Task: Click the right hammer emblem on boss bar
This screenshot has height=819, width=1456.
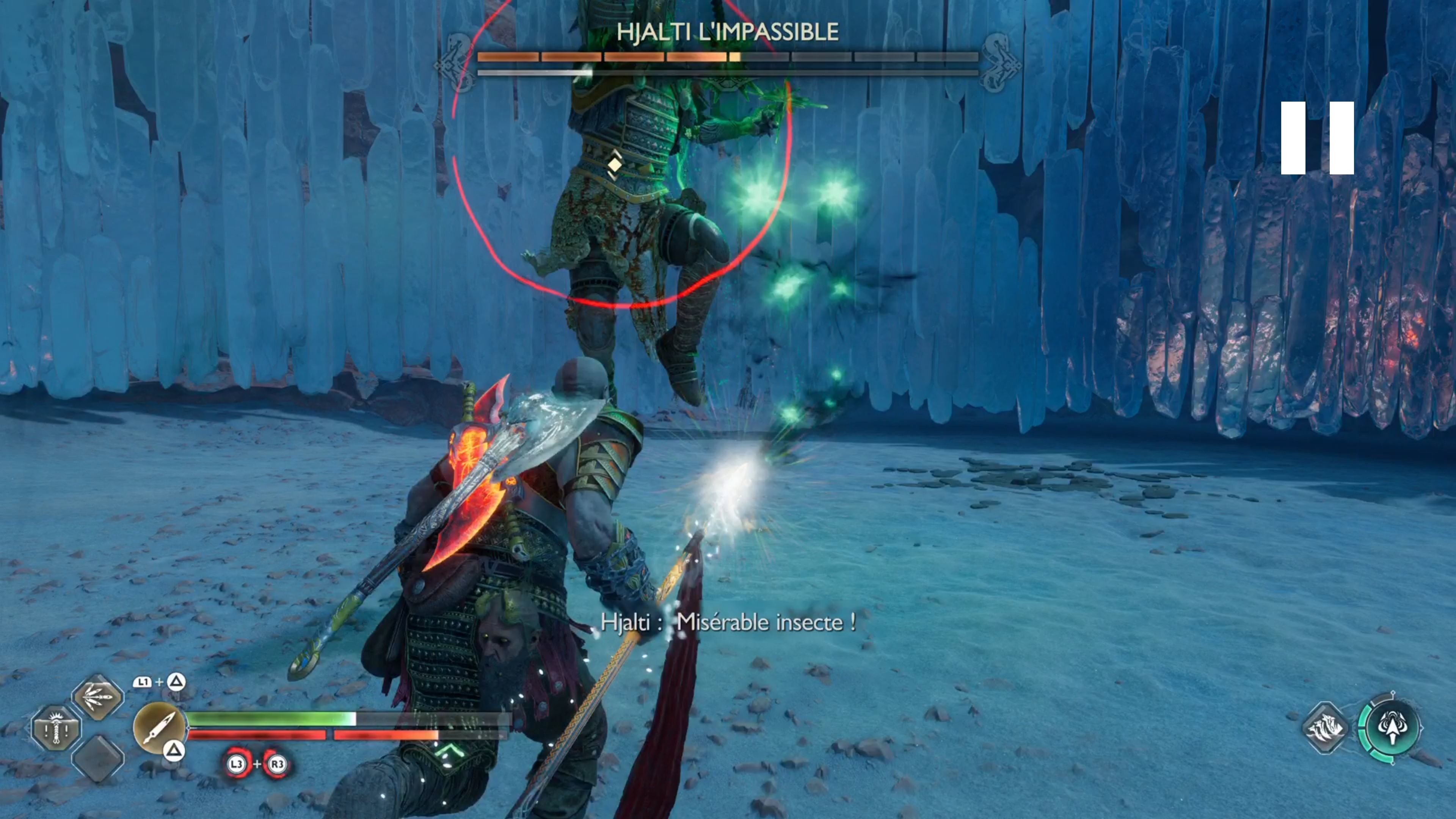Action: pyautogui.click(x=999, y=58)
